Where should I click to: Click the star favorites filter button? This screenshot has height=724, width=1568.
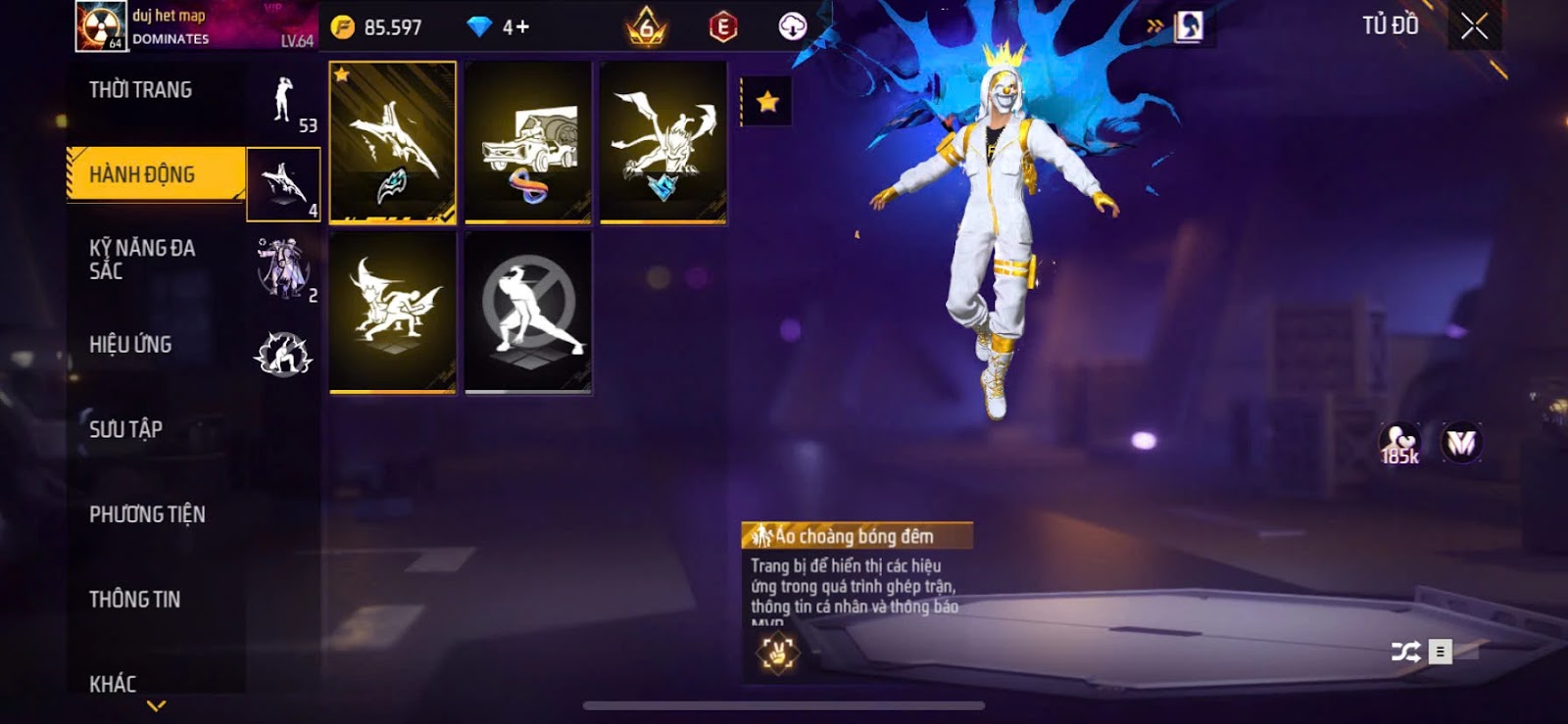[767, 101]
